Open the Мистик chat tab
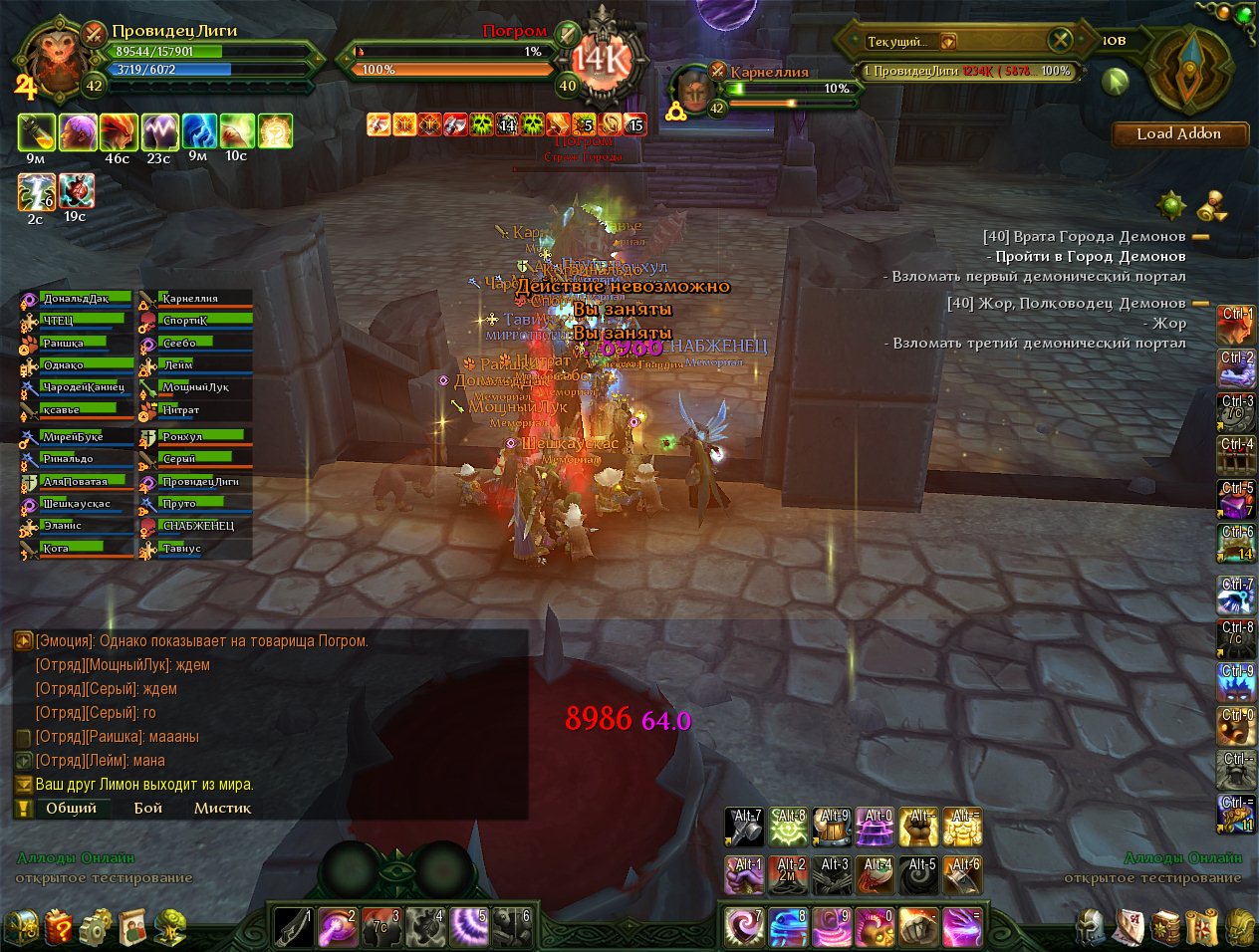The height and width of the screenshot is (952, 1259). tap(222, 808)
